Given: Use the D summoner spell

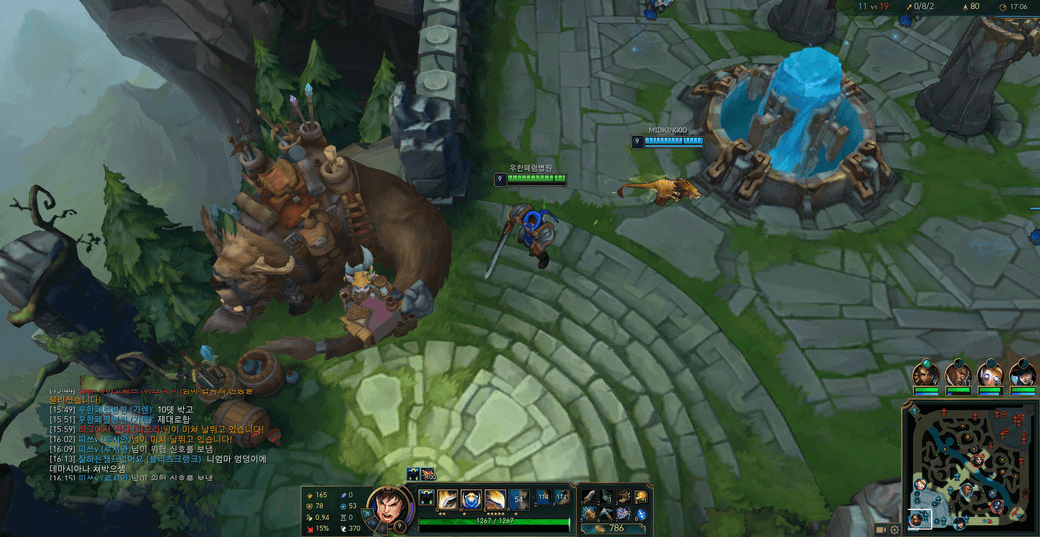Looking at the screenshot, I should tap(544, 496).
